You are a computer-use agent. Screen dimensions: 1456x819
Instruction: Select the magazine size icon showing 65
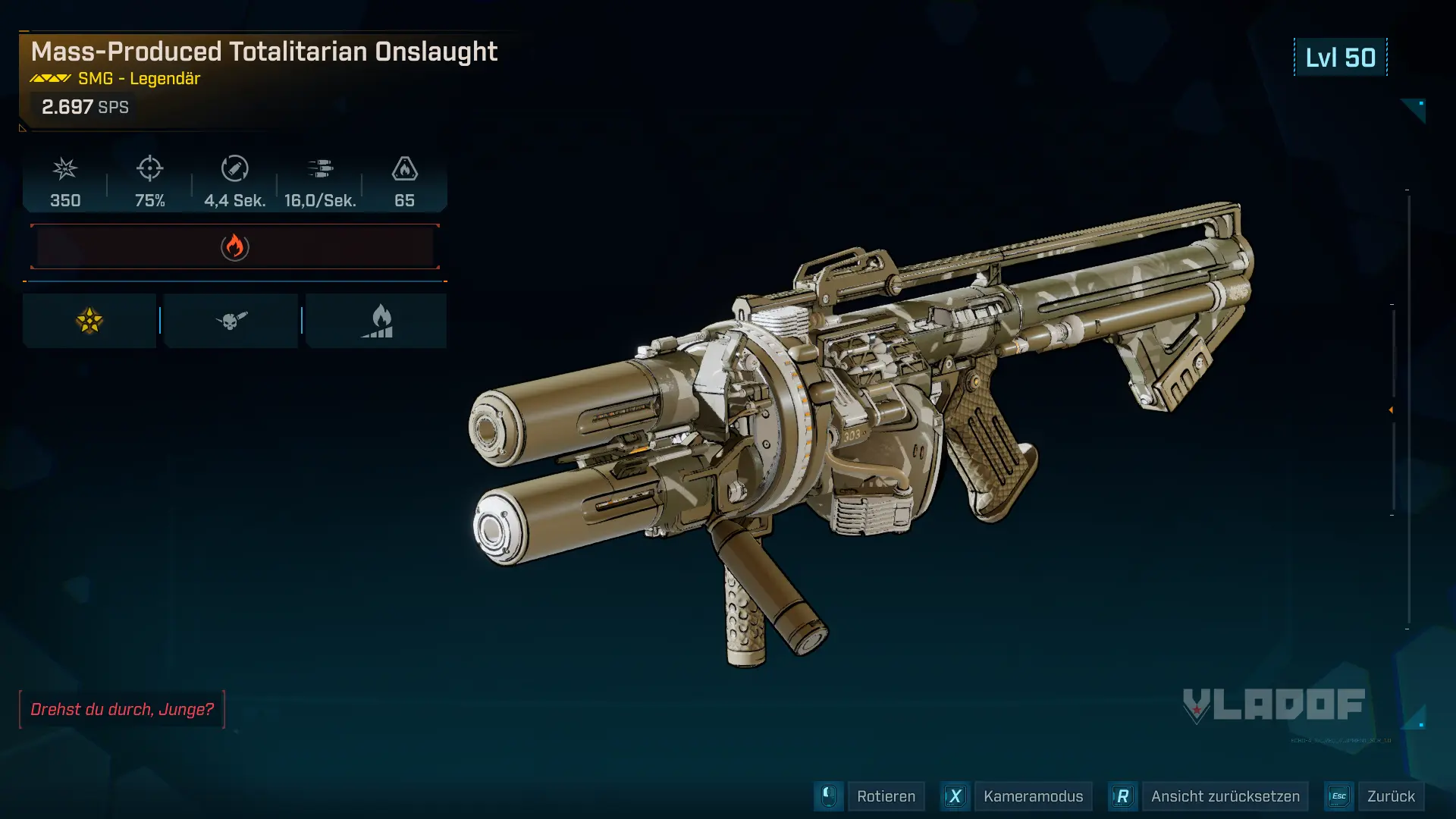(405, 170)
